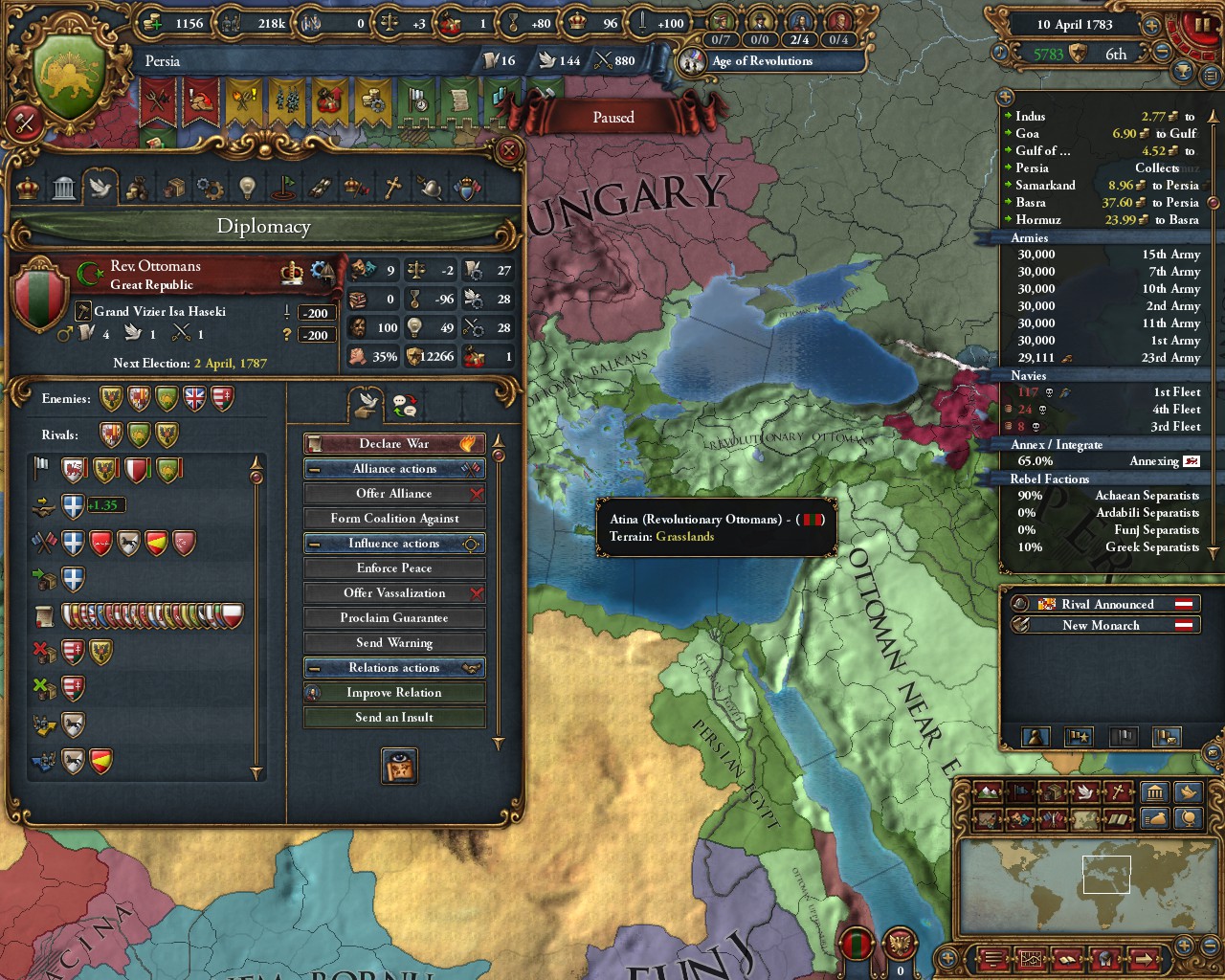Open the Technology tab gear icon
Image resolution: width=1225 pixels, height=980 pixels.
point(209,188)
